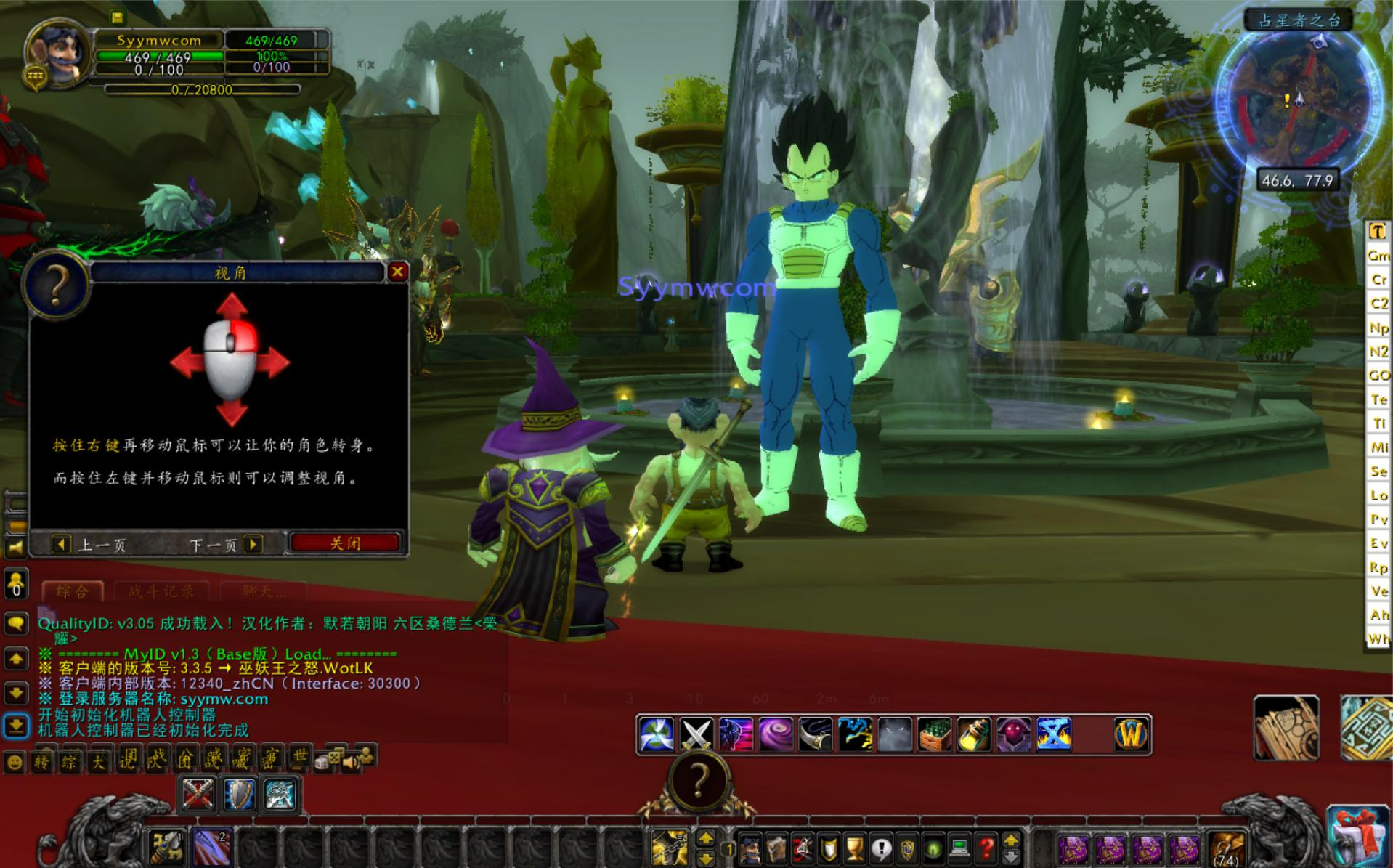Use the purple swirl spell icon
The height and width of the screenshot is (868, 1393).
point(775,734)
